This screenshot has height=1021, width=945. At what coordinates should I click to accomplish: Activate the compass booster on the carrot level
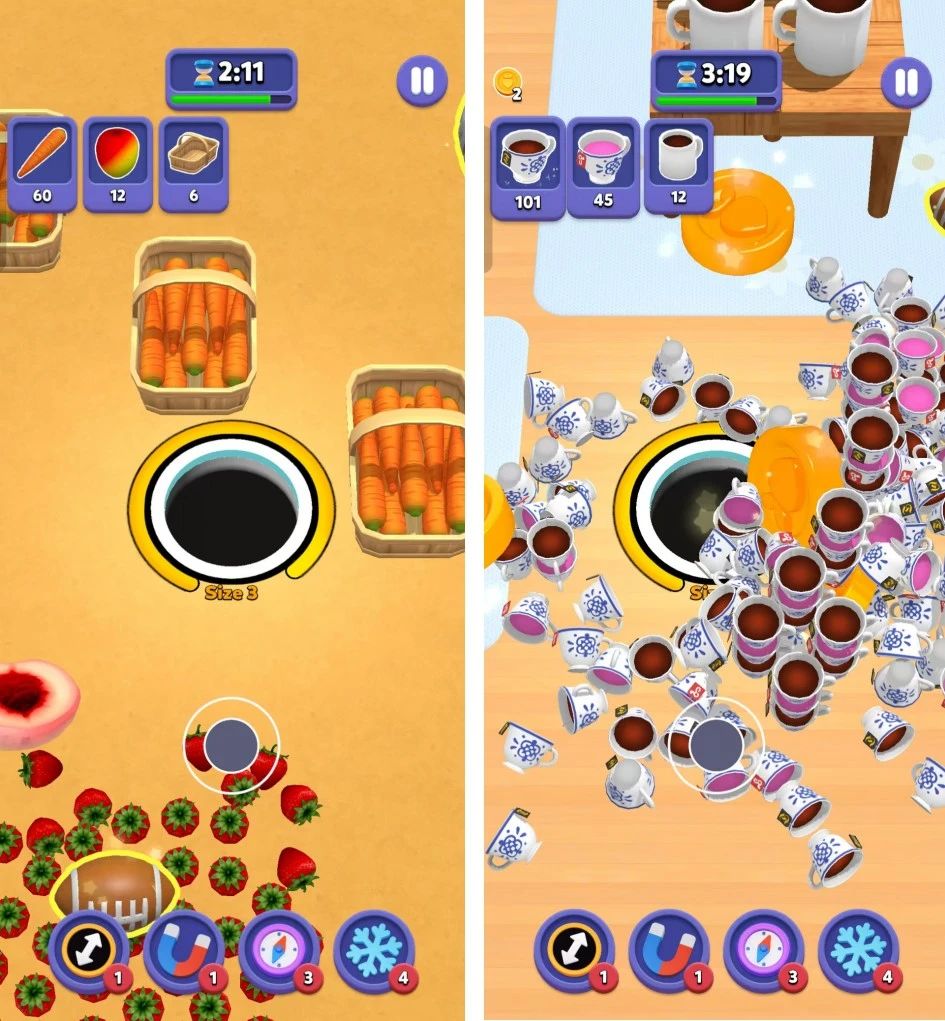(x=278, y=951)
